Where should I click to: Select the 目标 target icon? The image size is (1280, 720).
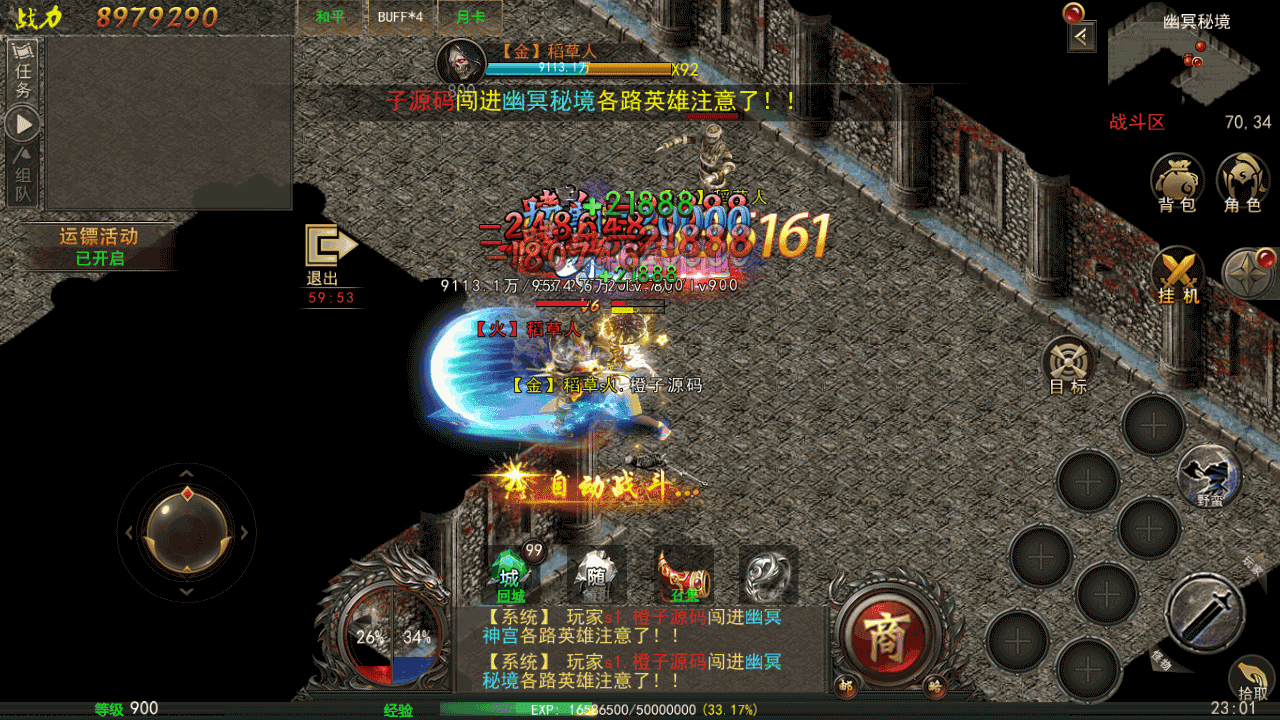tap(1066, 360)
